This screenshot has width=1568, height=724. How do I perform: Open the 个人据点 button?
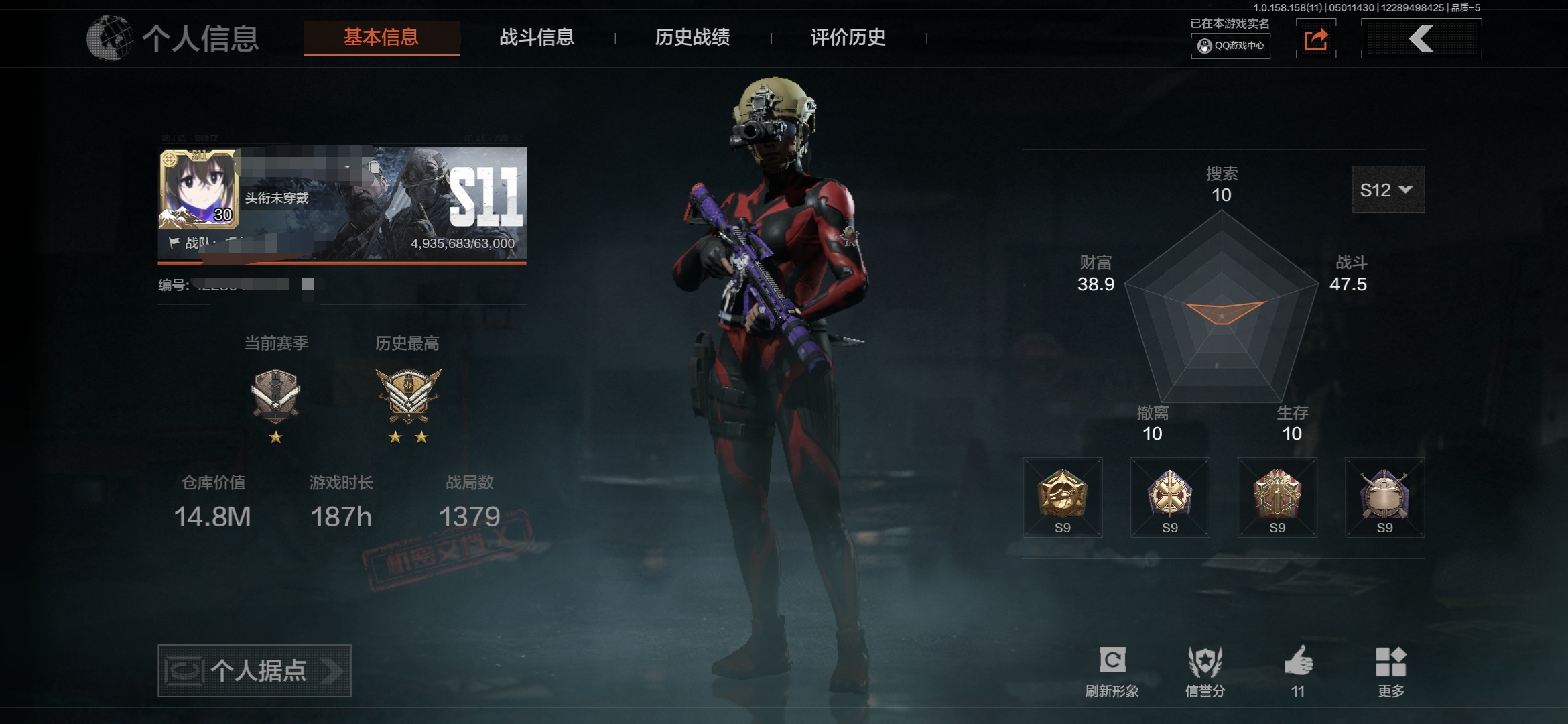coord(254,670)
